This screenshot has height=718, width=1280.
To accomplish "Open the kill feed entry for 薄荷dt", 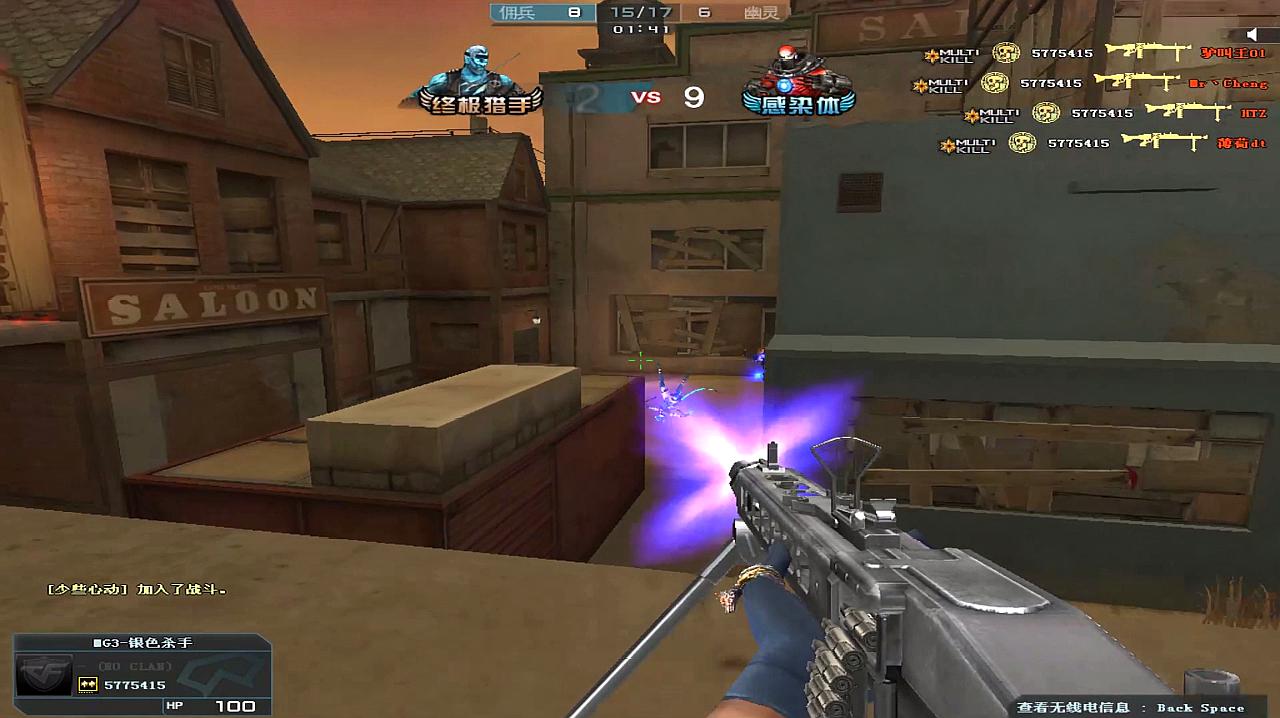I will click(x=1102, y=144).
